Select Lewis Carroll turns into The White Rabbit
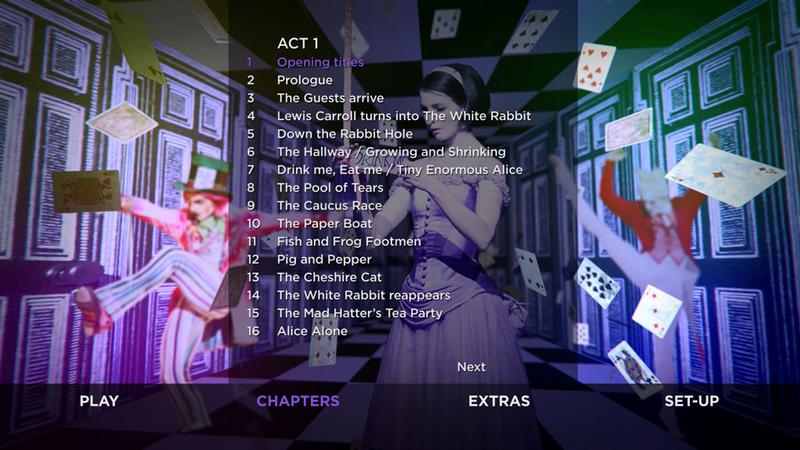800x450 pixels. pos(403,116)
